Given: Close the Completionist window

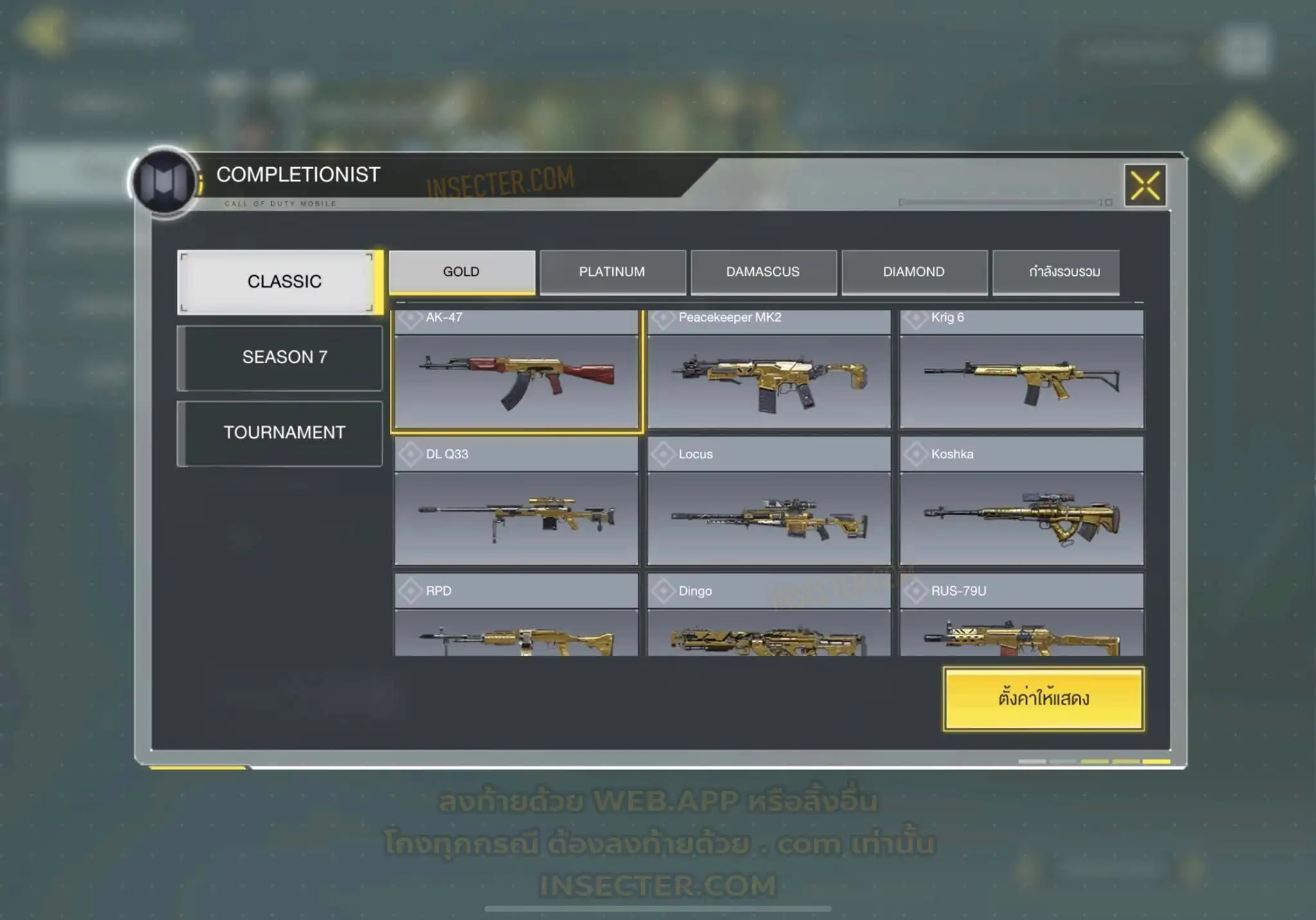Looking at the screenshot, I should (1145, 186).
